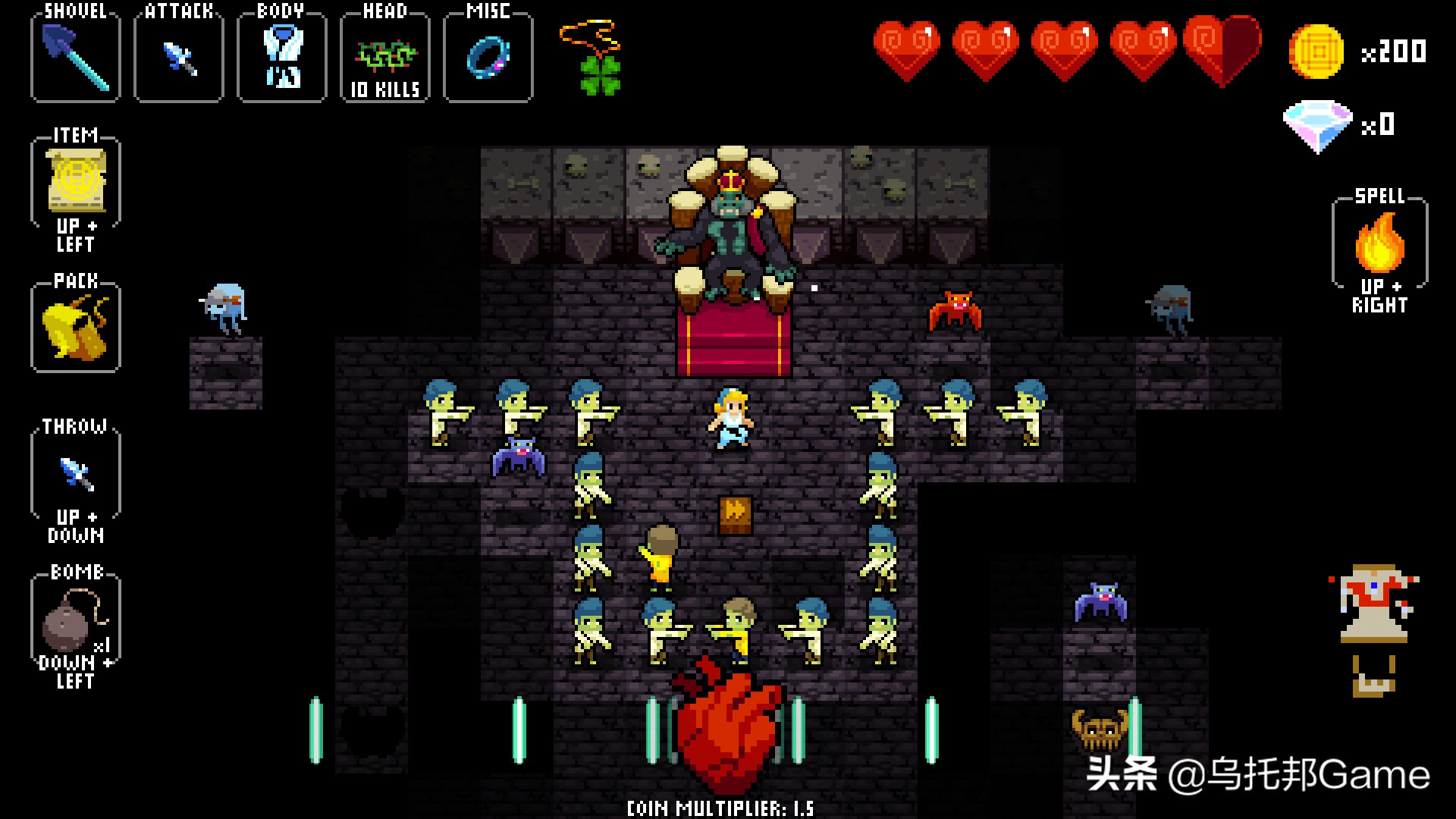
Task: Open the yellow backpack in Pack slot
Action: [76, 328]
